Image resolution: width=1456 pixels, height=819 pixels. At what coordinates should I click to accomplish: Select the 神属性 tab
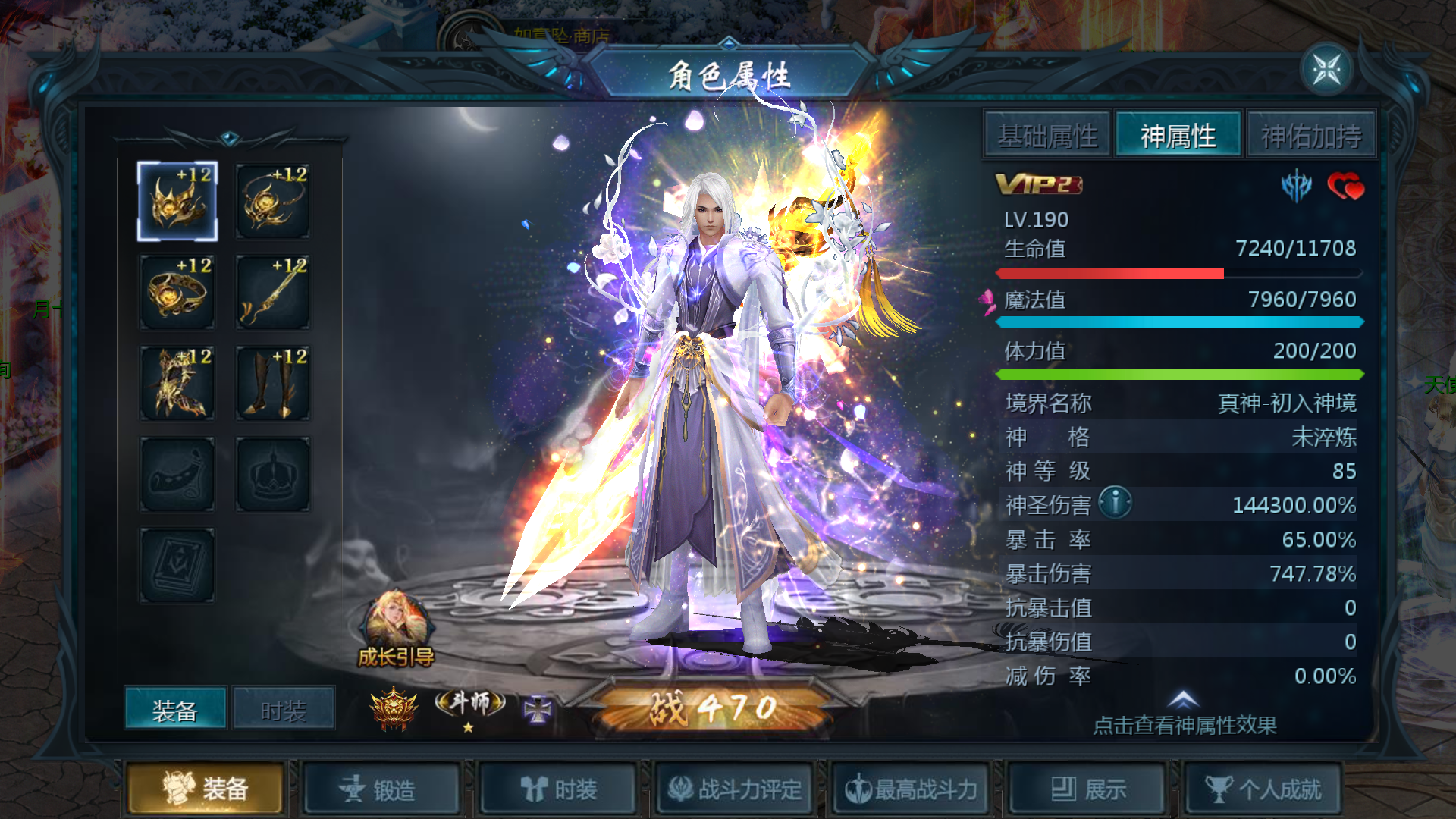click(x=1178, y=136)
